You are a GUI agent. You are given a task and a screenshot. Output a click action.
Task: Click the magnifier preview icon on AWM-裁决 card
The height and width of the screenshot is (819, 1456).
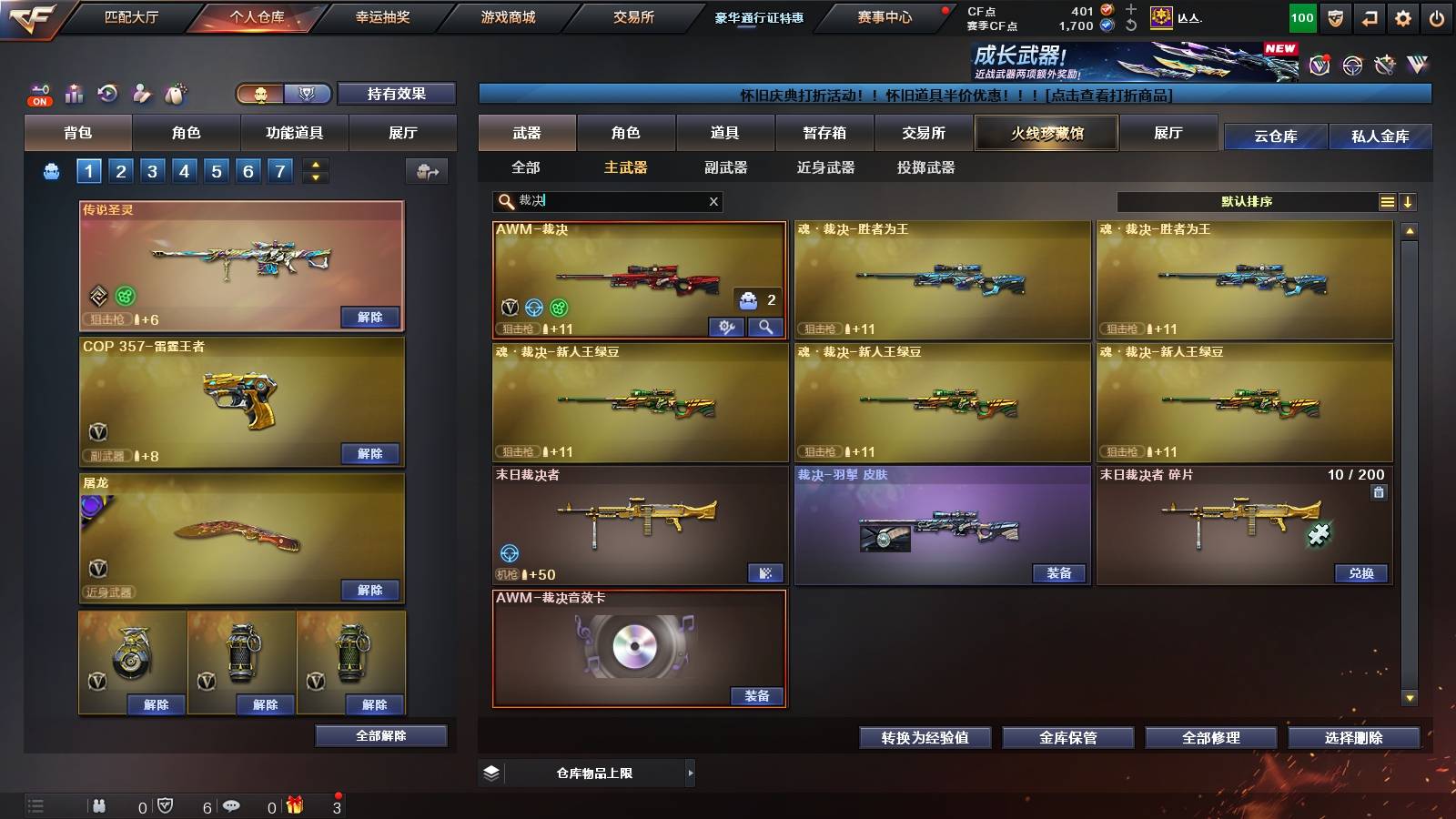(767, 327)
